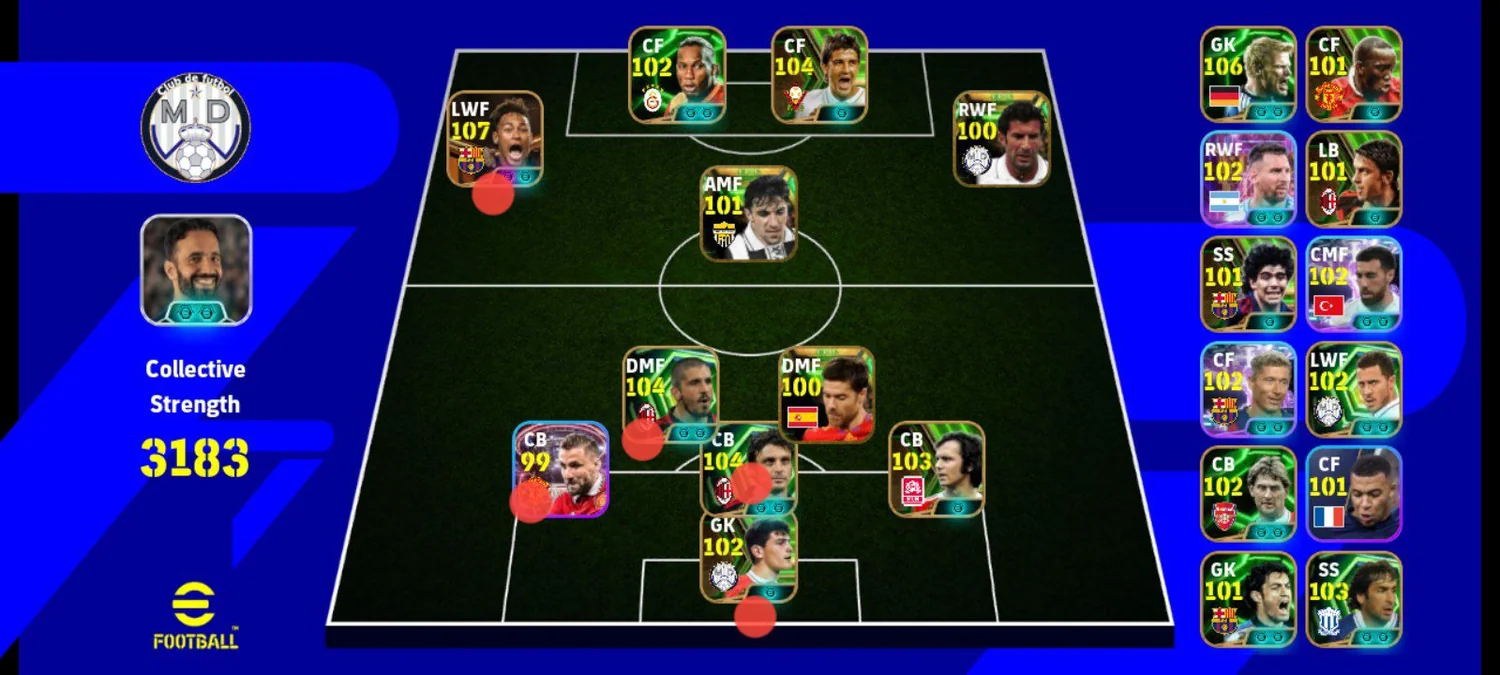
Task: Select the AMF 101 player card
Action: (x=748, y=214)
